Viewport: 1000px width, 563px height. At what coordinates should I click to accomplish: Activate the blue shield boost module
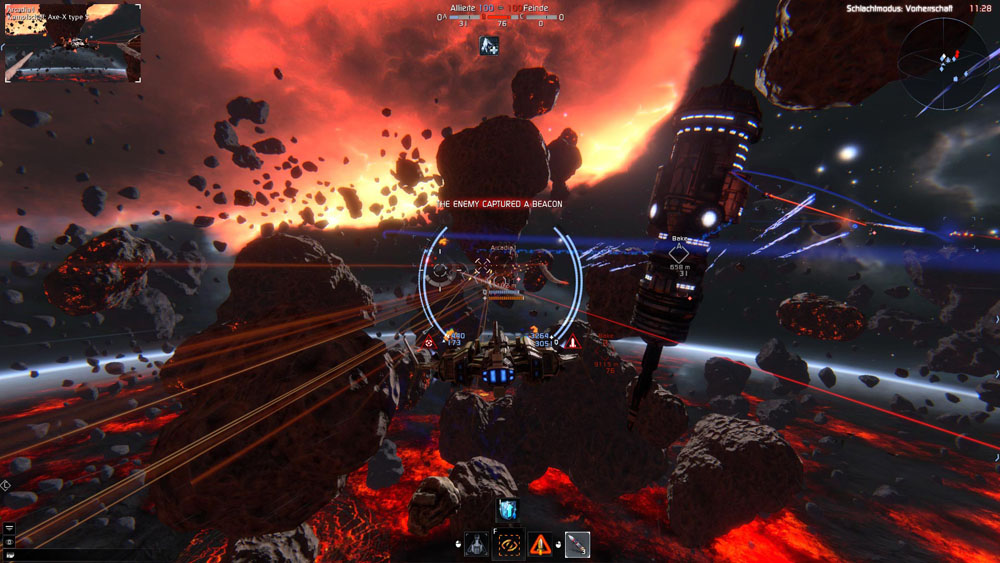coord(508,510)
